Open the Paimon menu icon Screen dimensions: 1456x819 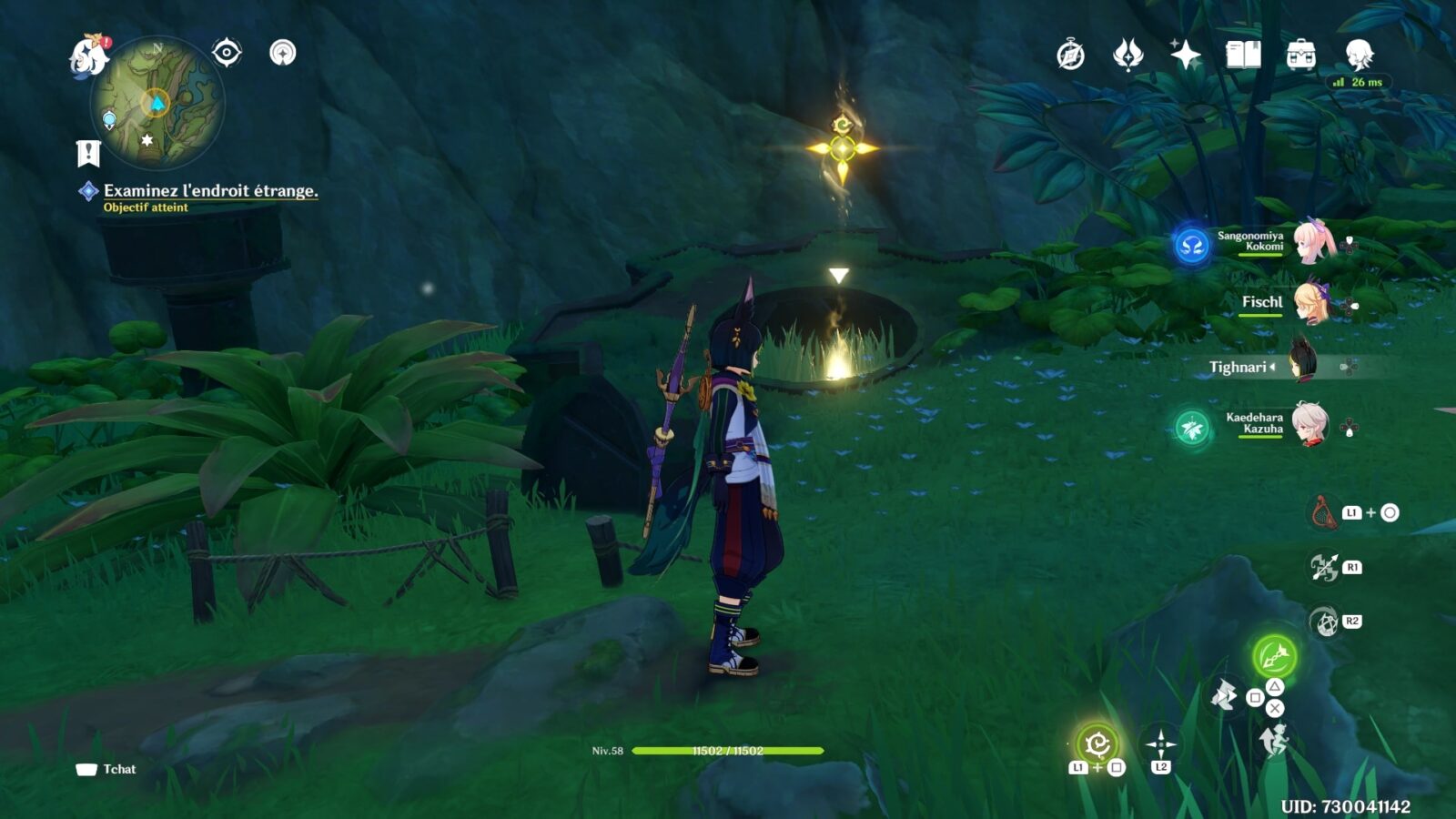point(89,56)
